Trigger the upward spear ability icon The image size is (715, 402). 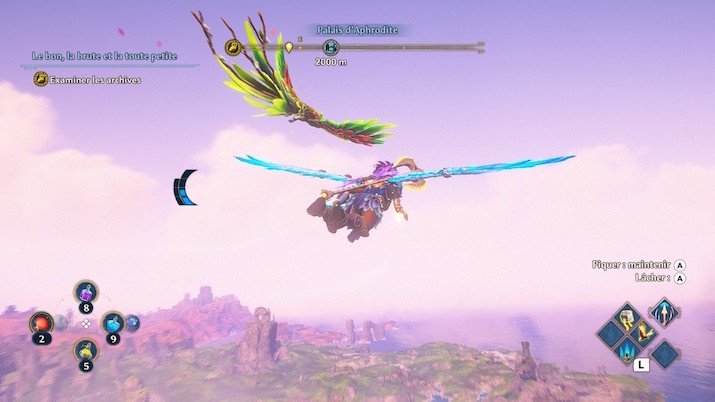click(x=663, y=313)
